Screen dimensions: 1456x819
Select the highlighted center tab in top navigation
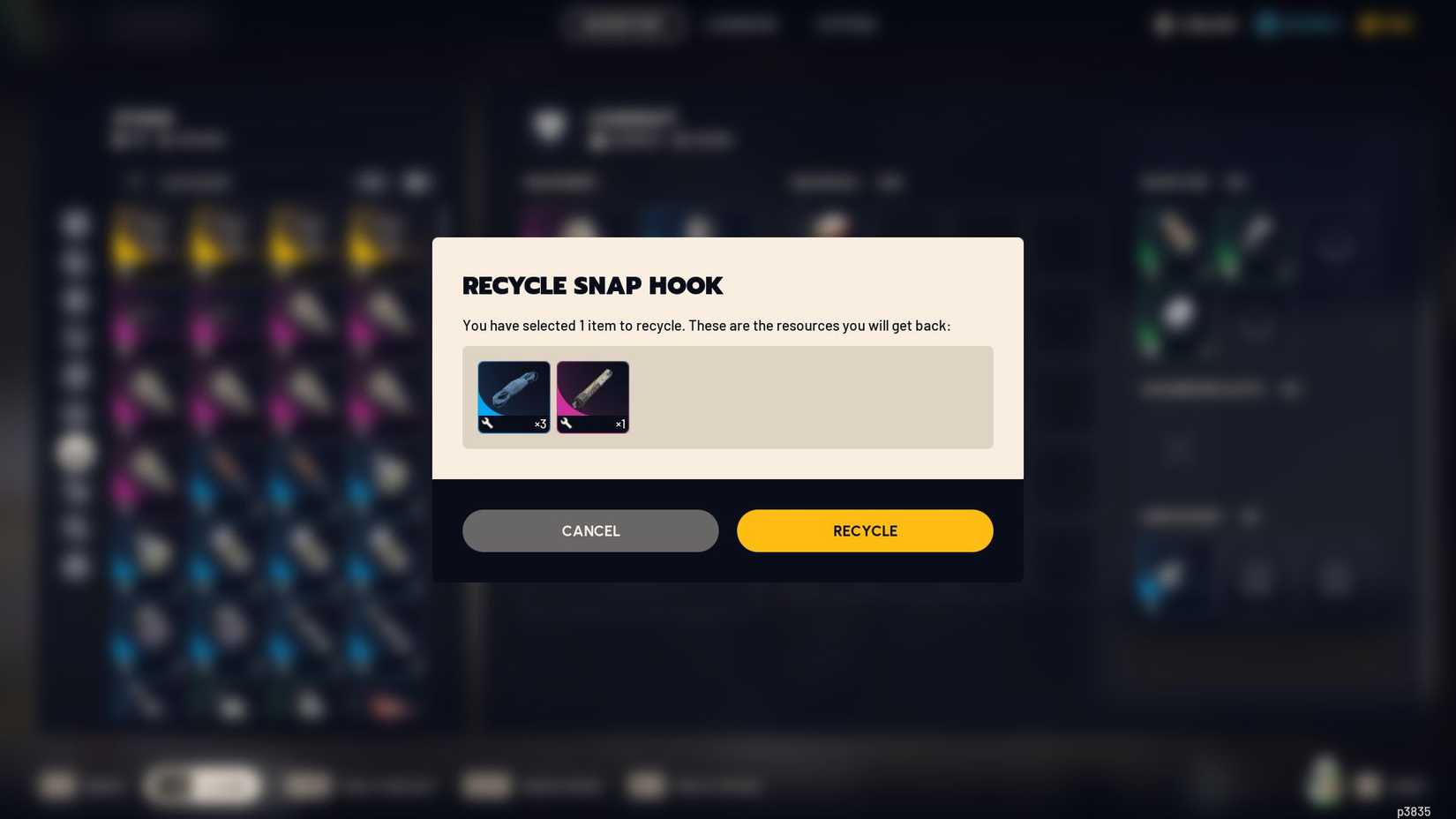[622, 24]
